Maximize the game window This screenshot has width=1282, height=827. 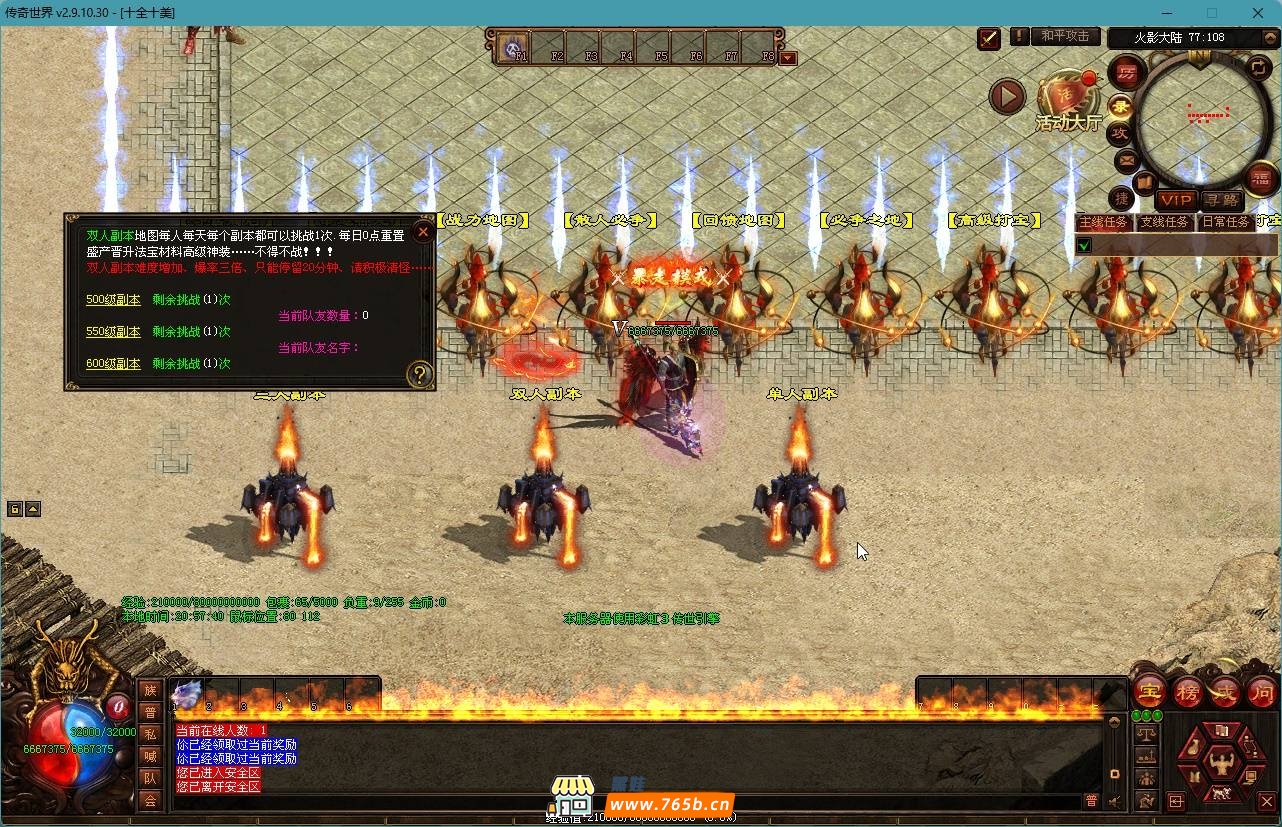[x=1212, y=13]
